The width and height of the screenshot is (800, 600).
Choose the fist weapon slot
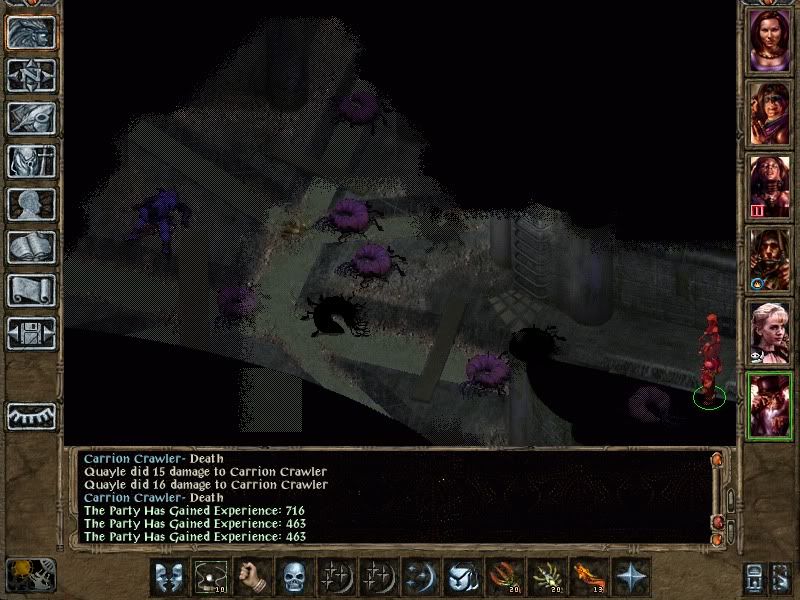coord(251,577)
